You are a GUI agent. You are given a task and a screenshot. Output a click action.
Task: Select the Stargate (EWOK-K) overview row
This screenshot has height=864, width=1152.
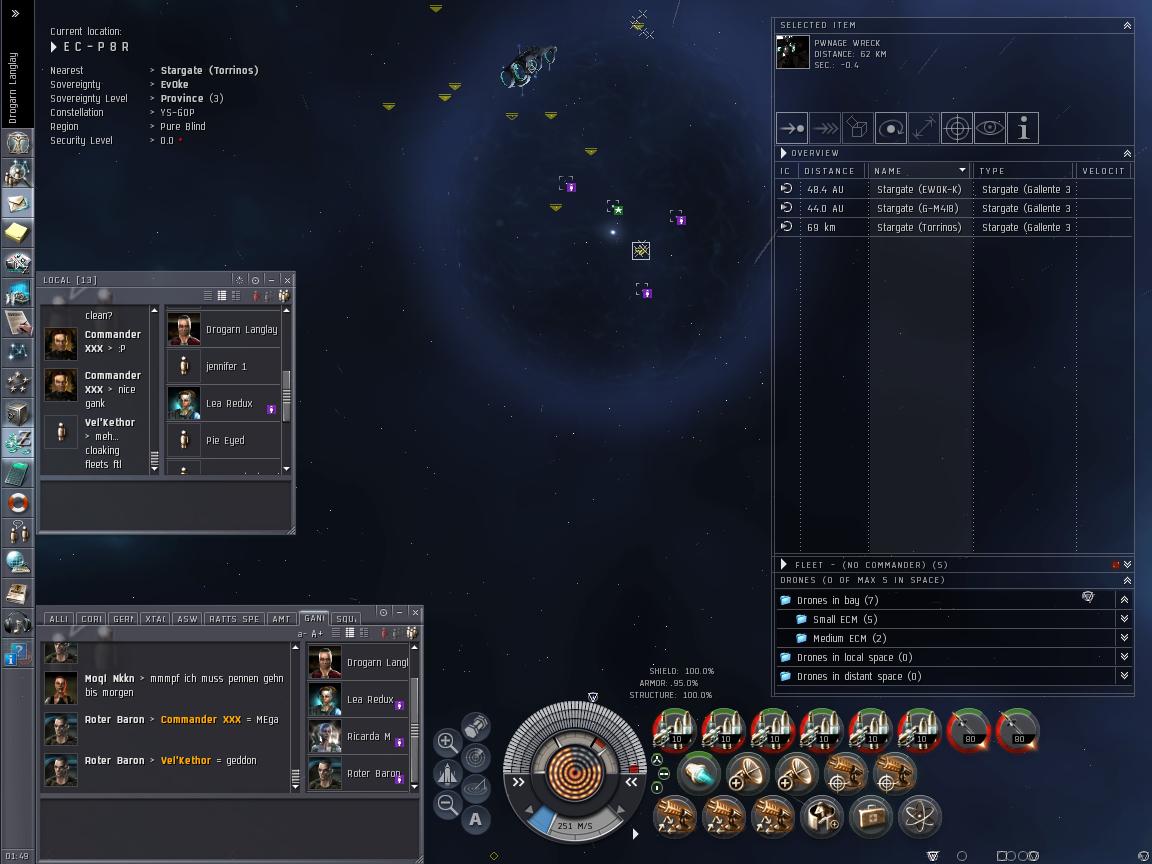click(x=919, y=189)
